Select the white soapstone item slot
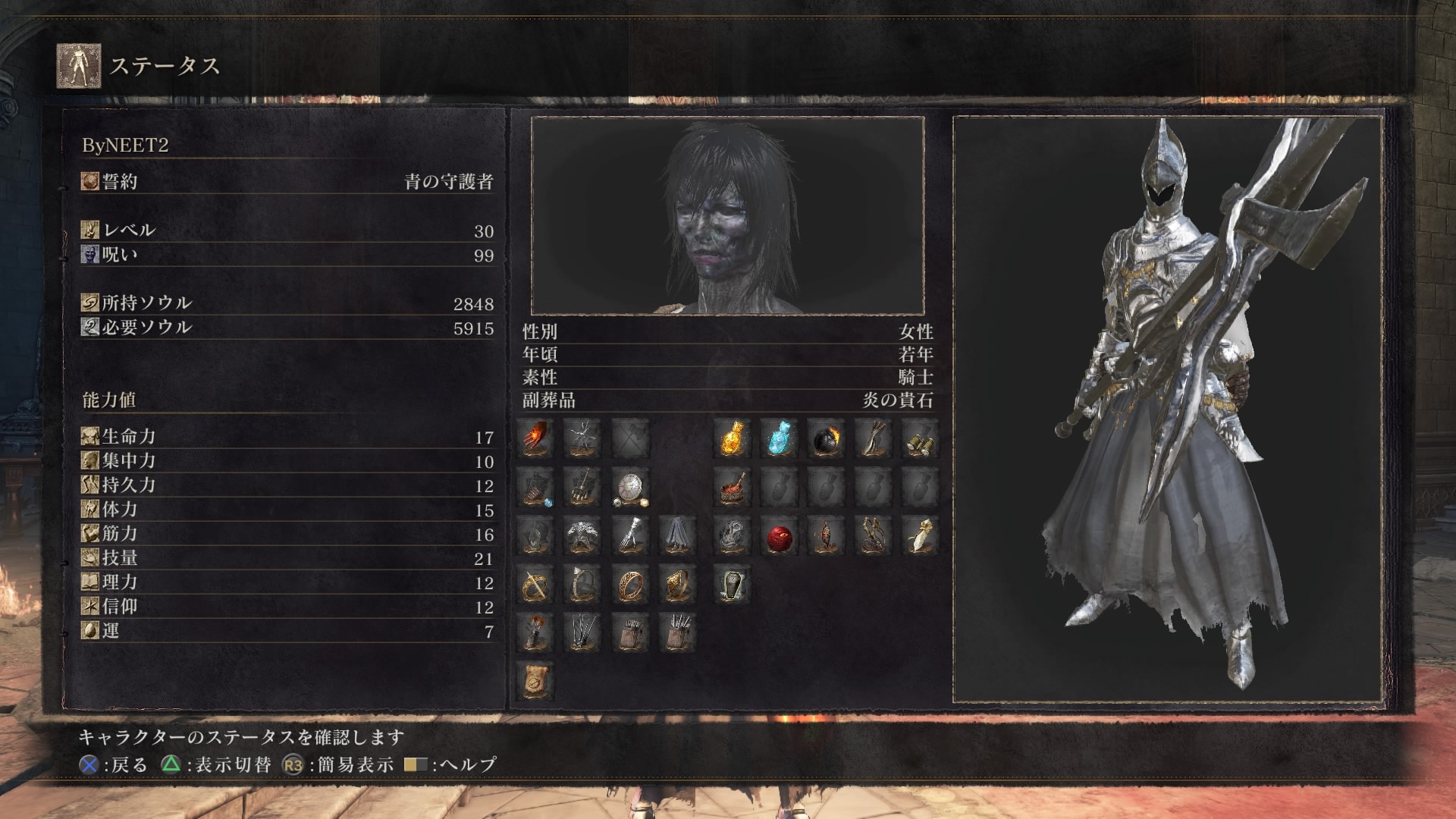The height and width of the screenshot is (819, 1456). pyautogui.click(x=920, y=536)
